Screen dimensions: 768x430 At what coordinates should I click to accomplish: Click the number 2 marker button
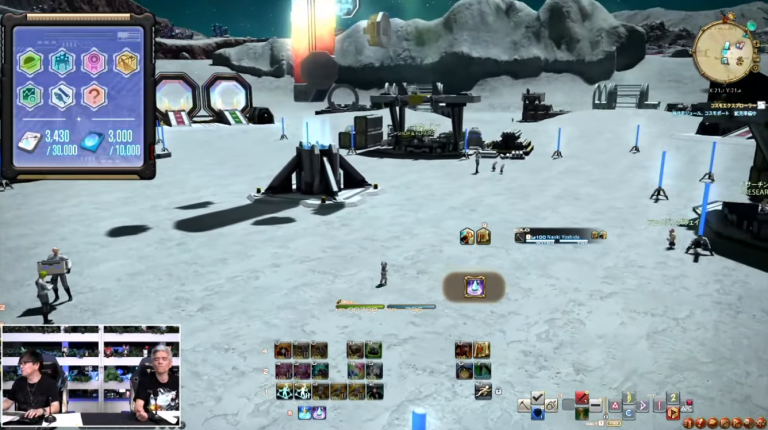pyautogui.click(x=673, y=398)
